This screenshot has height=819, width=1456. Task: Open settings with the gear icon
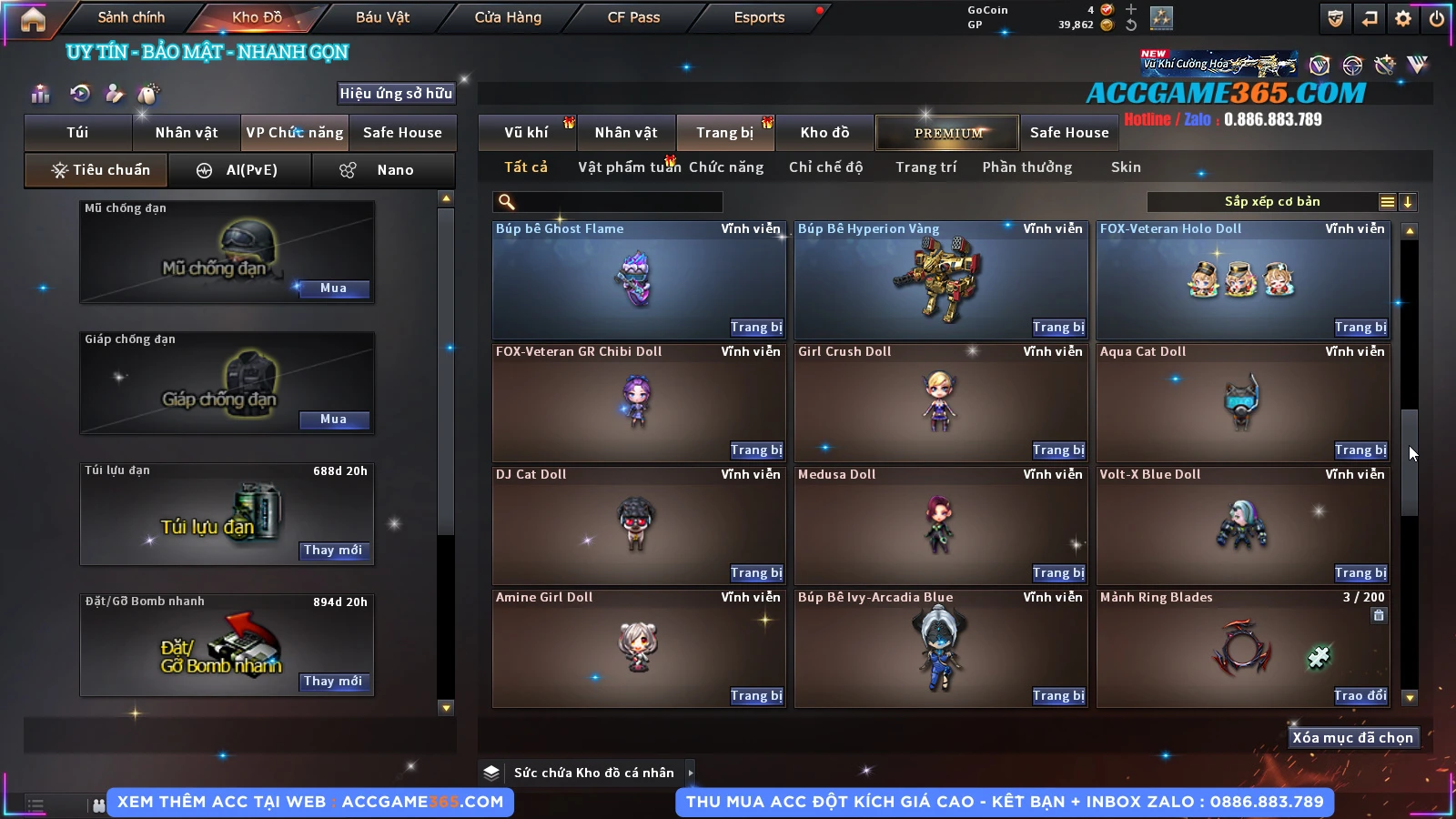coord(1403,18)
